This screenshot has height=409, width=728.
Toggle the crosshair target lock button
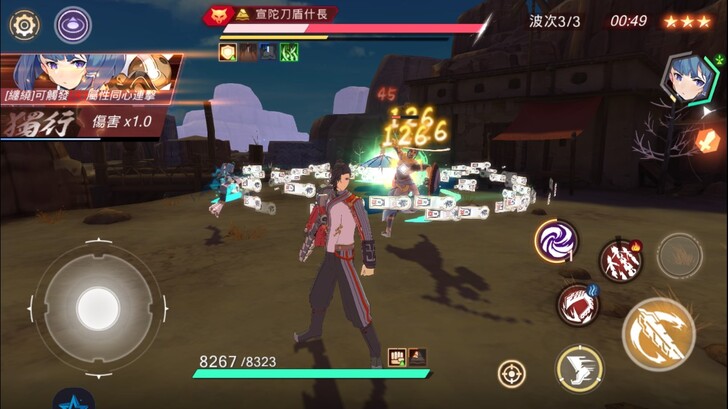[512, 374]
